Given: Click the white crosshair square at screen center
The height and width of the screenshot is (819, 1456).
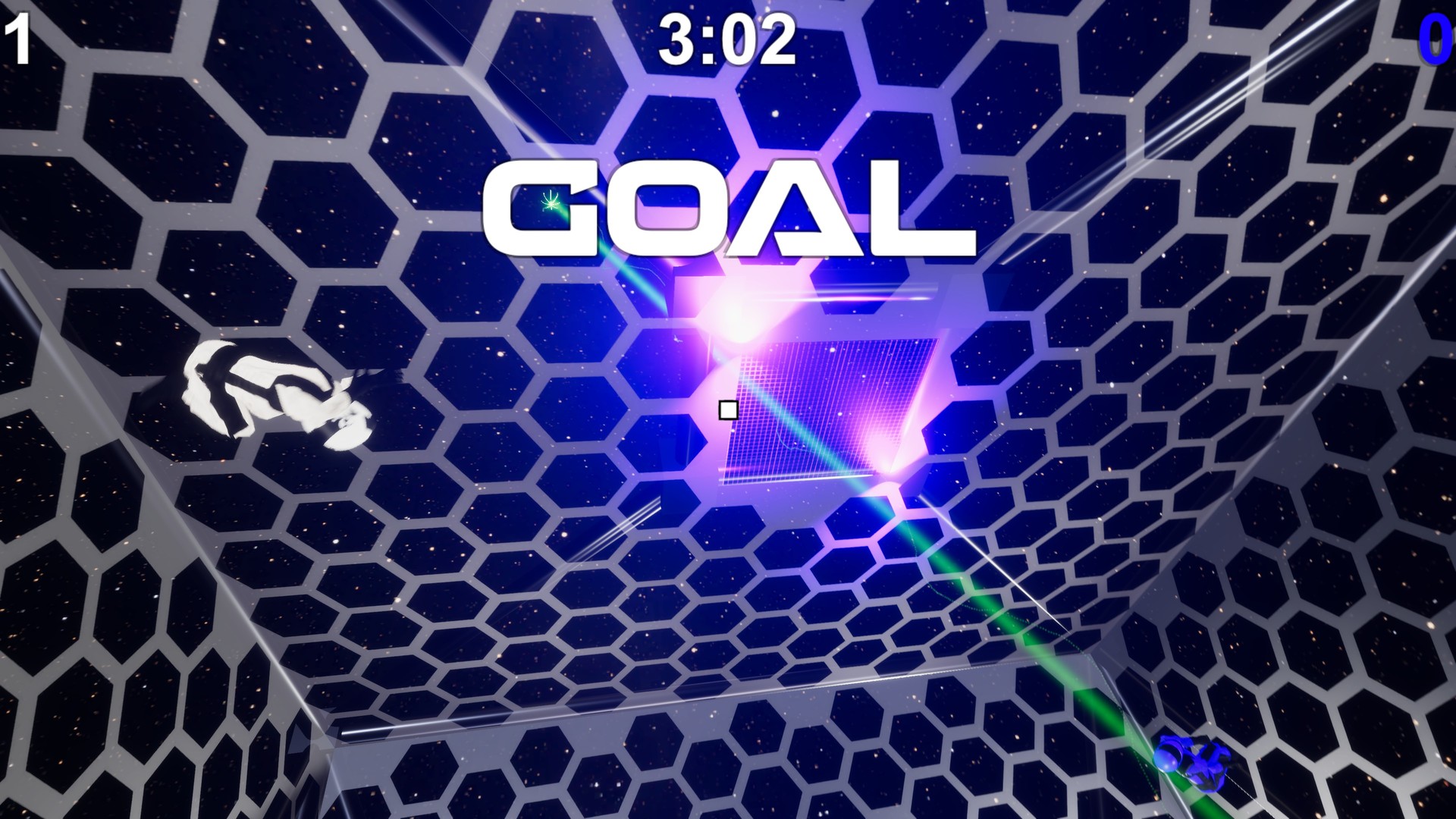Looking at the screenshot, I should [726, 410].
